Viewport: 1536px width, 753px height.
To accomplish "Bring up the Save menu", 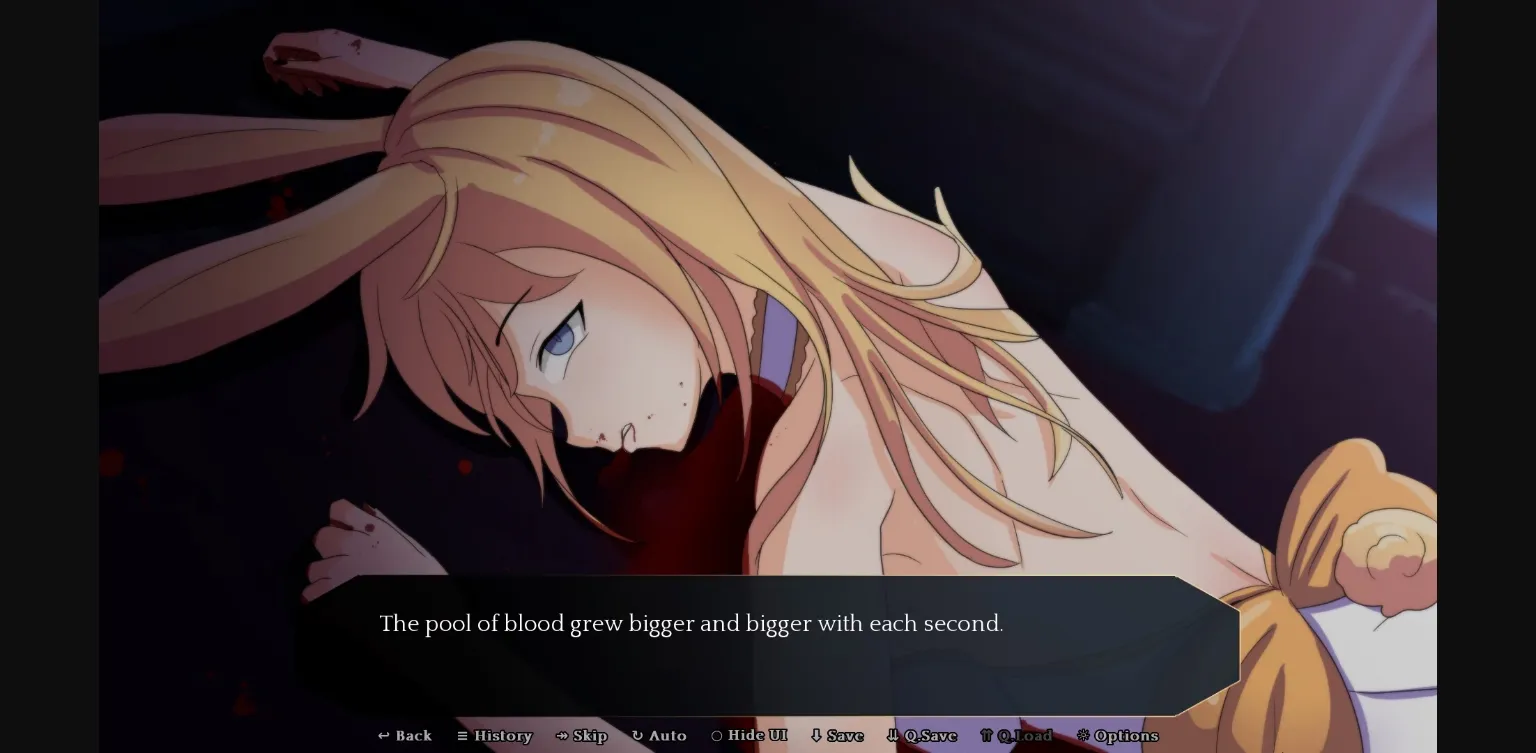I will point(837,736).
